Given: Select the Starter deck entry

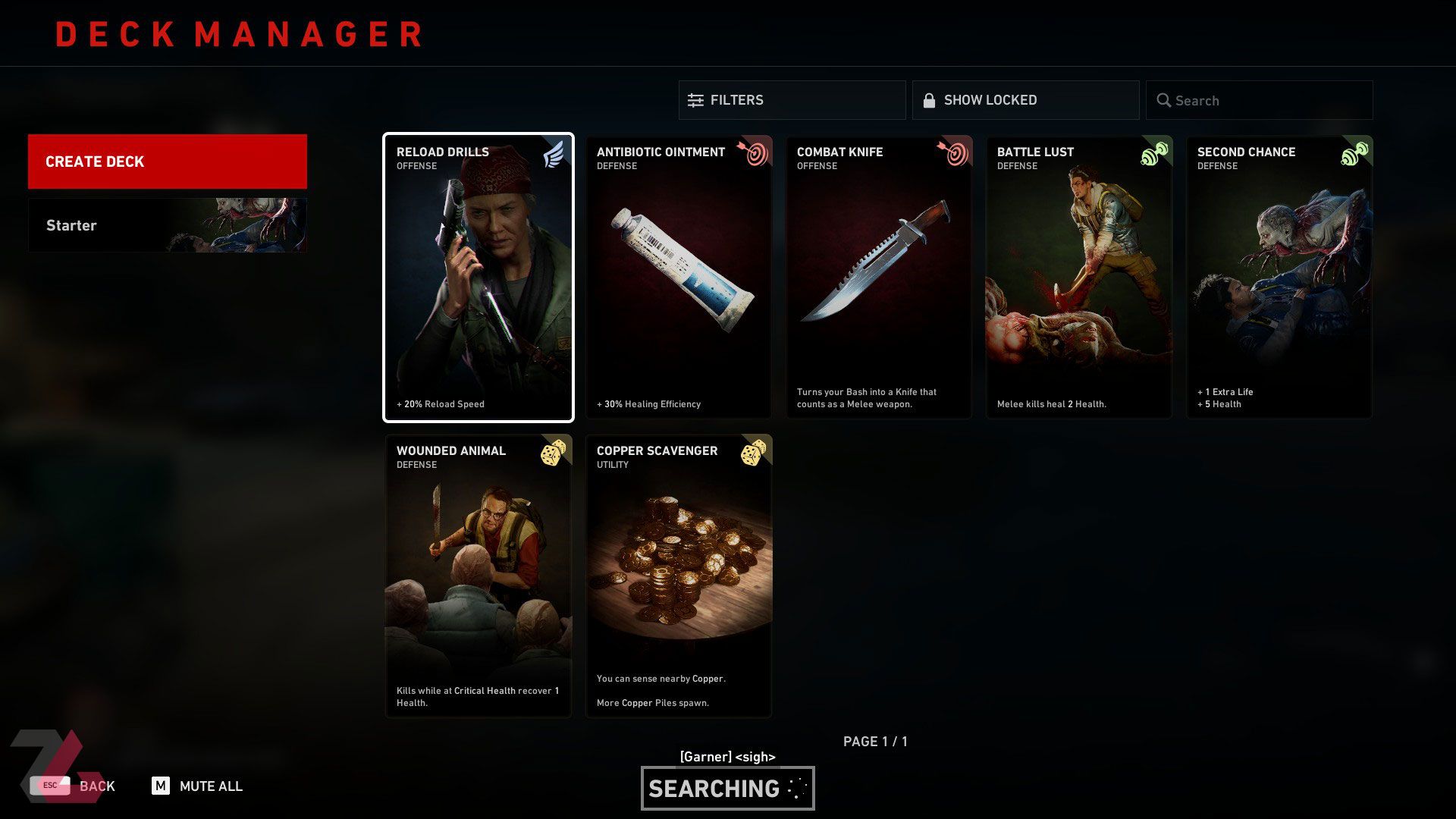Looking at the screenshot, I should [167, 225].
